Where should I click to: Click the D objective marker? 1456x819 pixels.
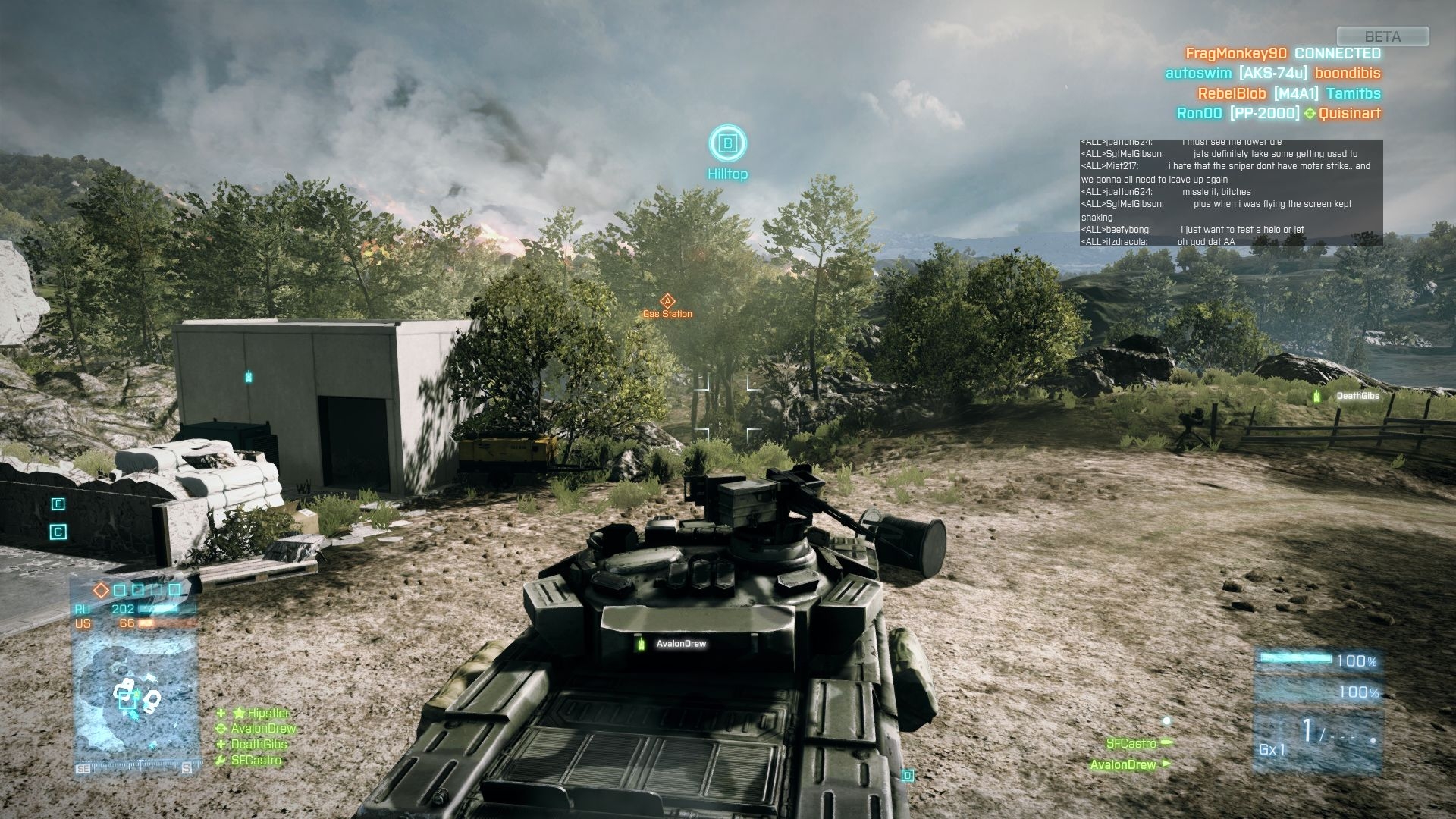(907, 775)
